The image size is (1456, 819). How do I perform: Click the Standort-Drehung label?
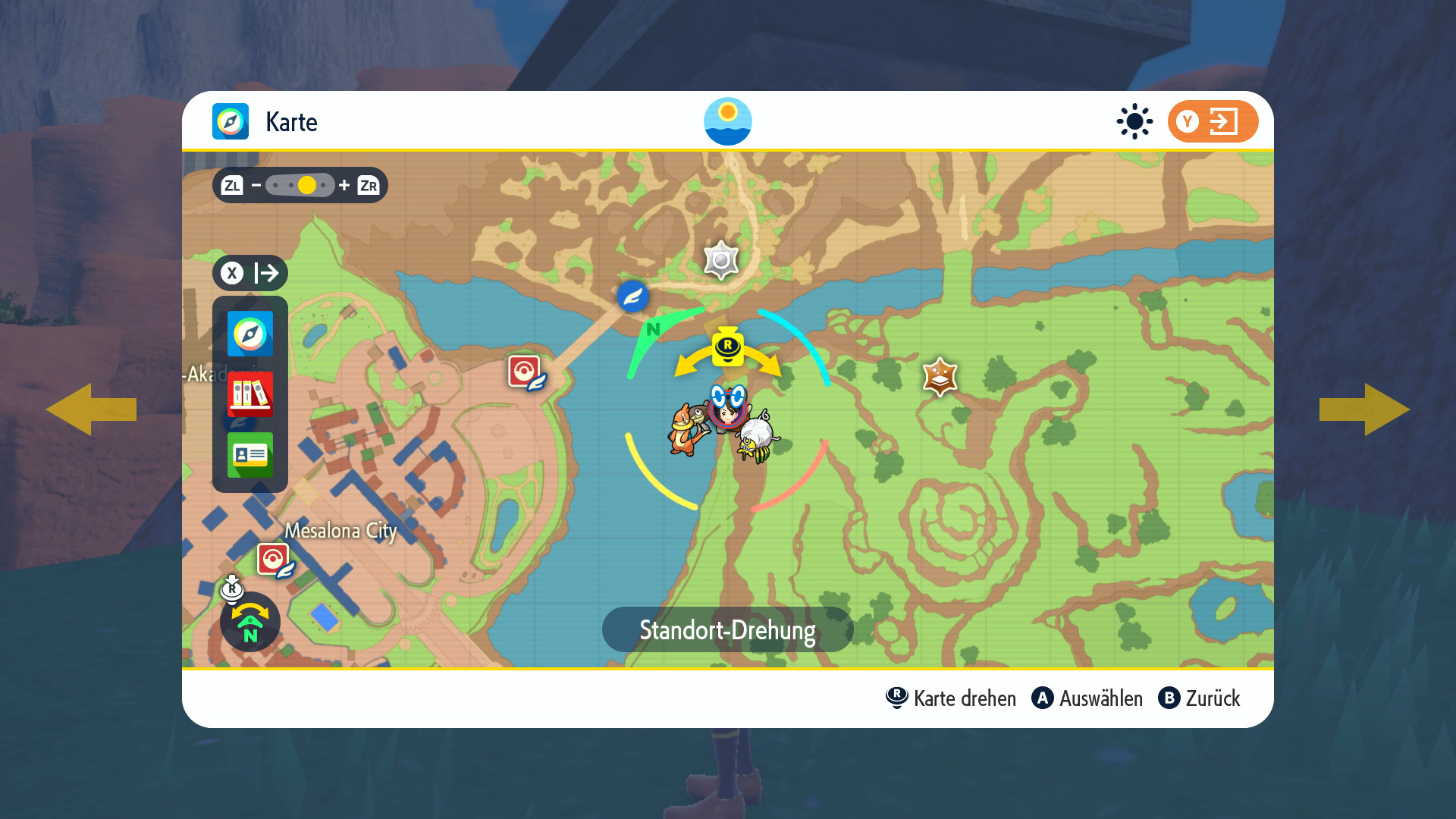tap(727, 629)
